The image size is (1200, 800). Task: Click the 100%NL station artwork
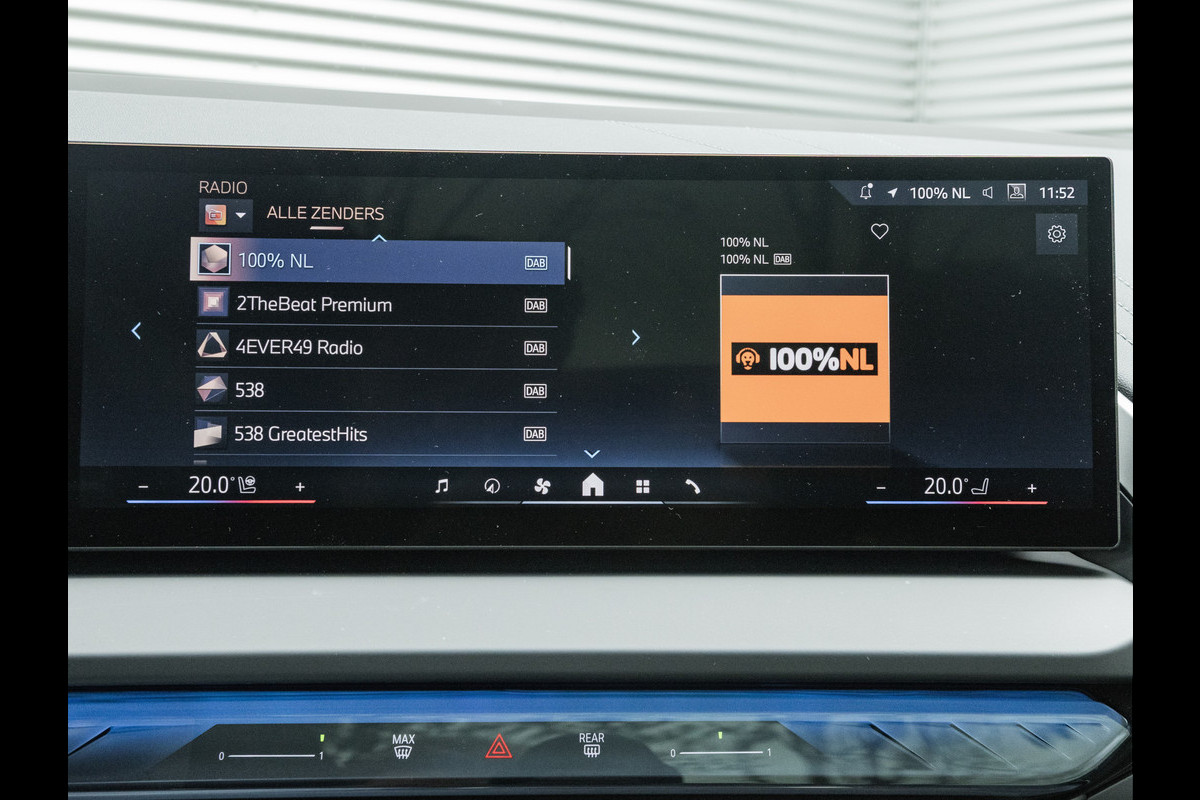pos(804,358)
